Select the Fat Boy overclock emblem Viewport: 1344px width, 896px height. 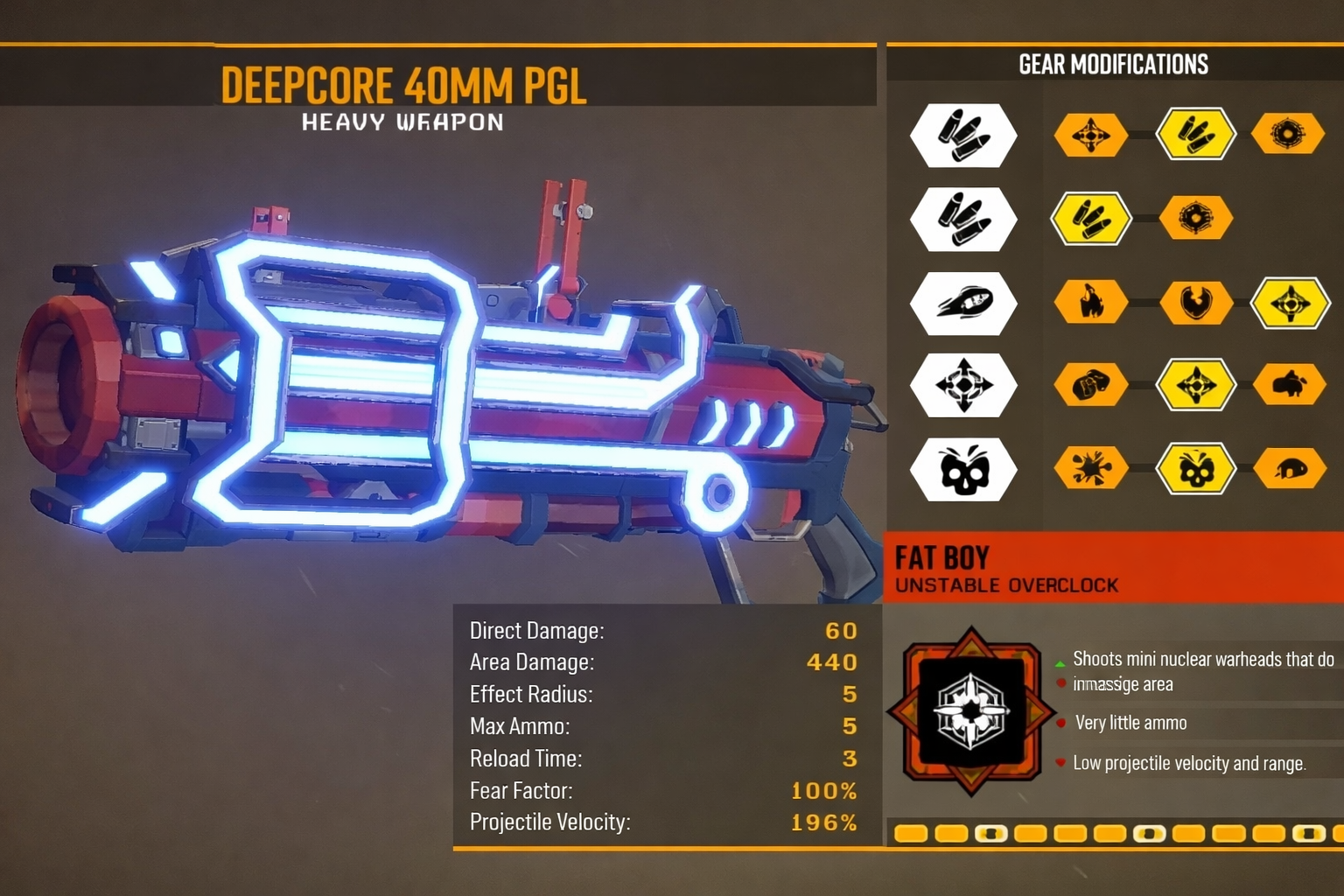[x=970, y=710]
